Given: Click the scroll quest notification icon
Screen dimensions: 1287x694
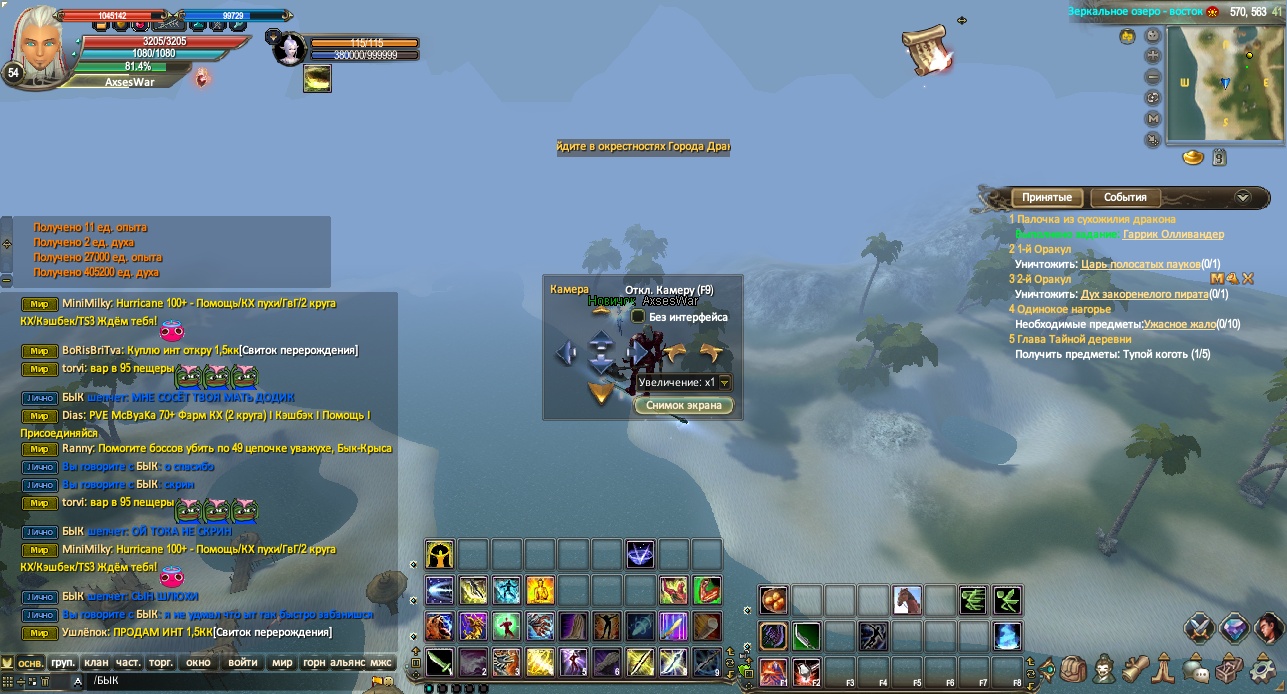Looking at the screenshot, I should coord(925,48).
